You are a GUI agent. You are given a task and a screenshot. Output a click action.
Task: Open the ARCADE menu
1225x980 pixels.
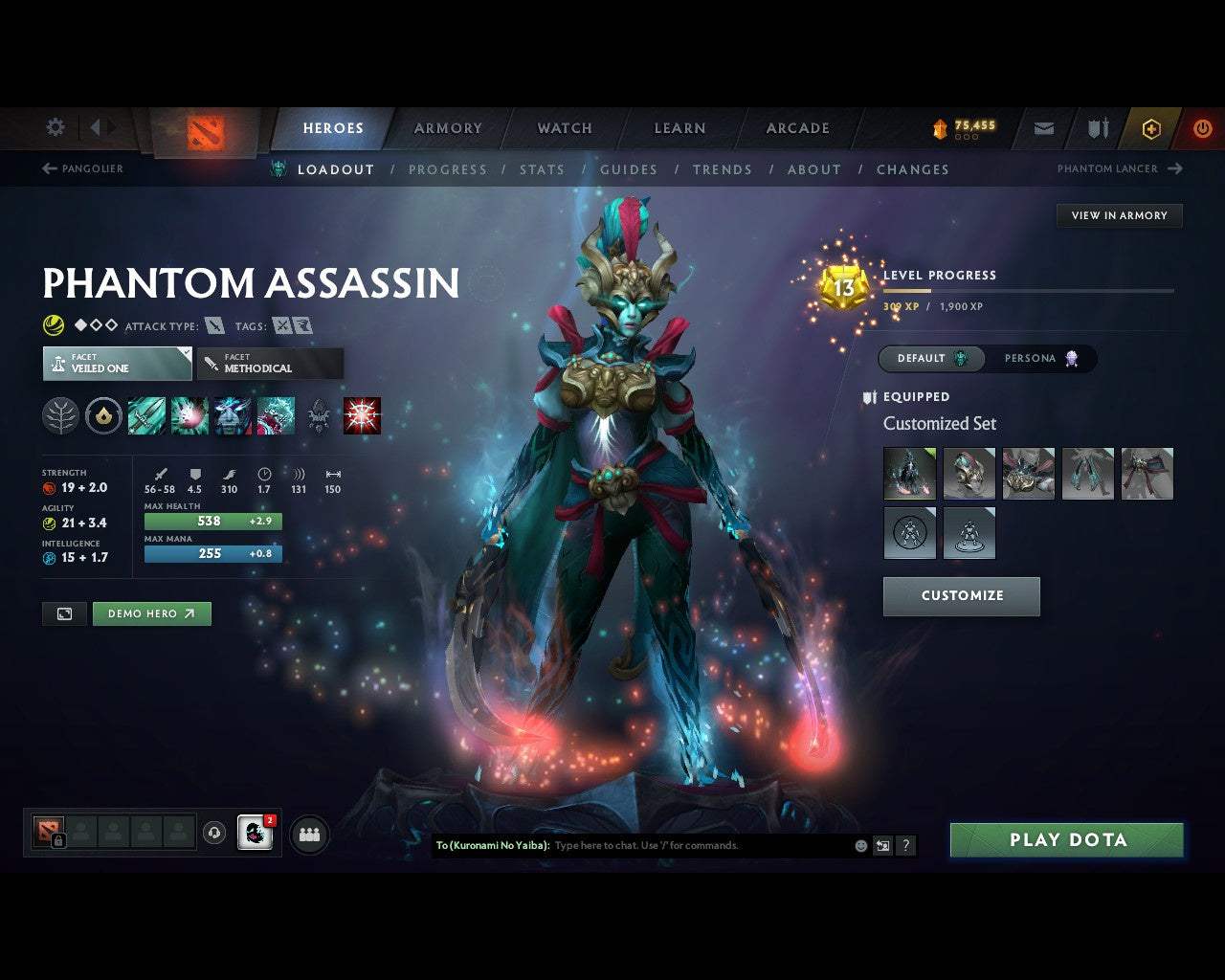tap(796, 128)
